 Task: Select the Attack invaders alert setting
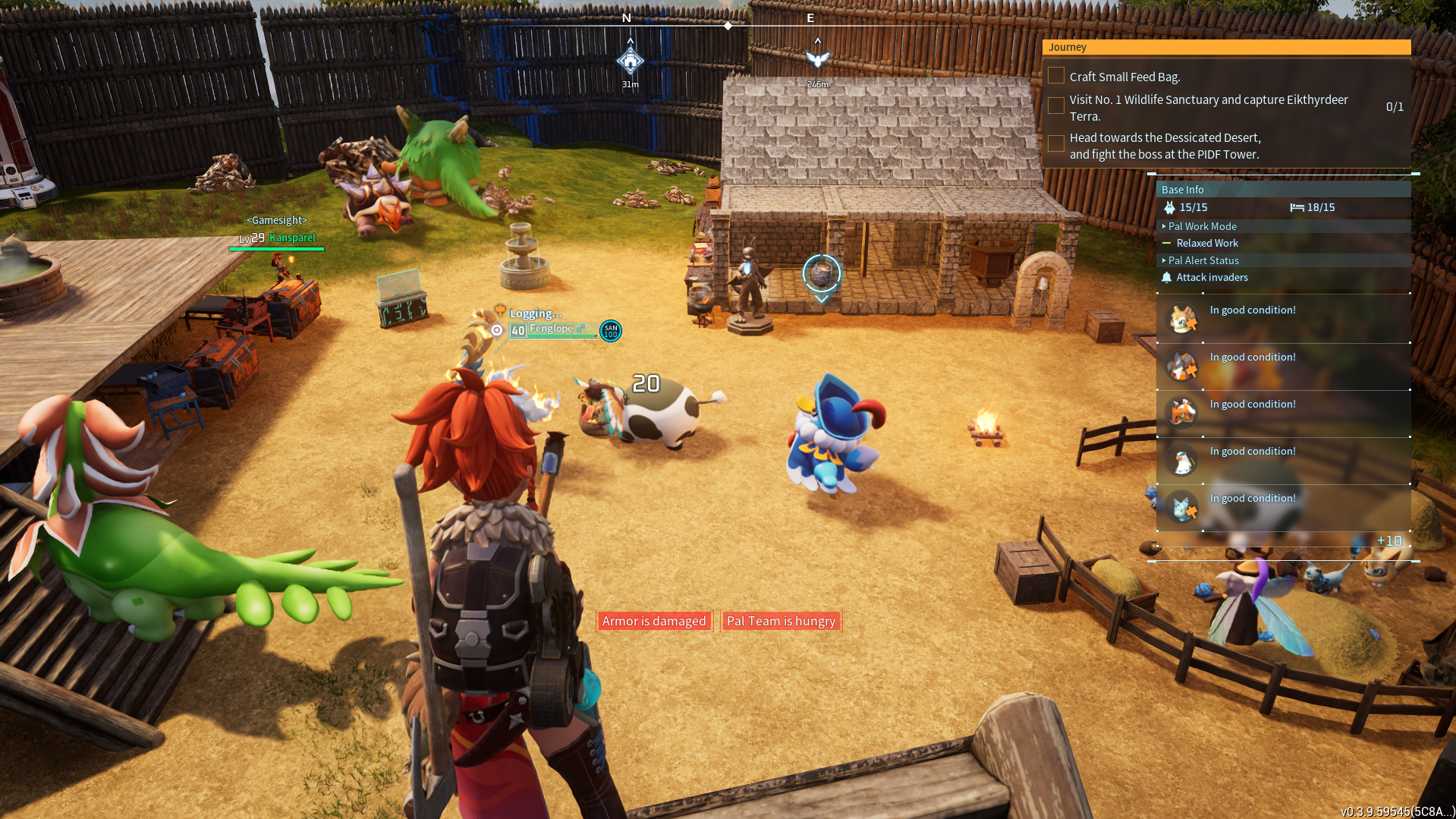click(1212, 277)
